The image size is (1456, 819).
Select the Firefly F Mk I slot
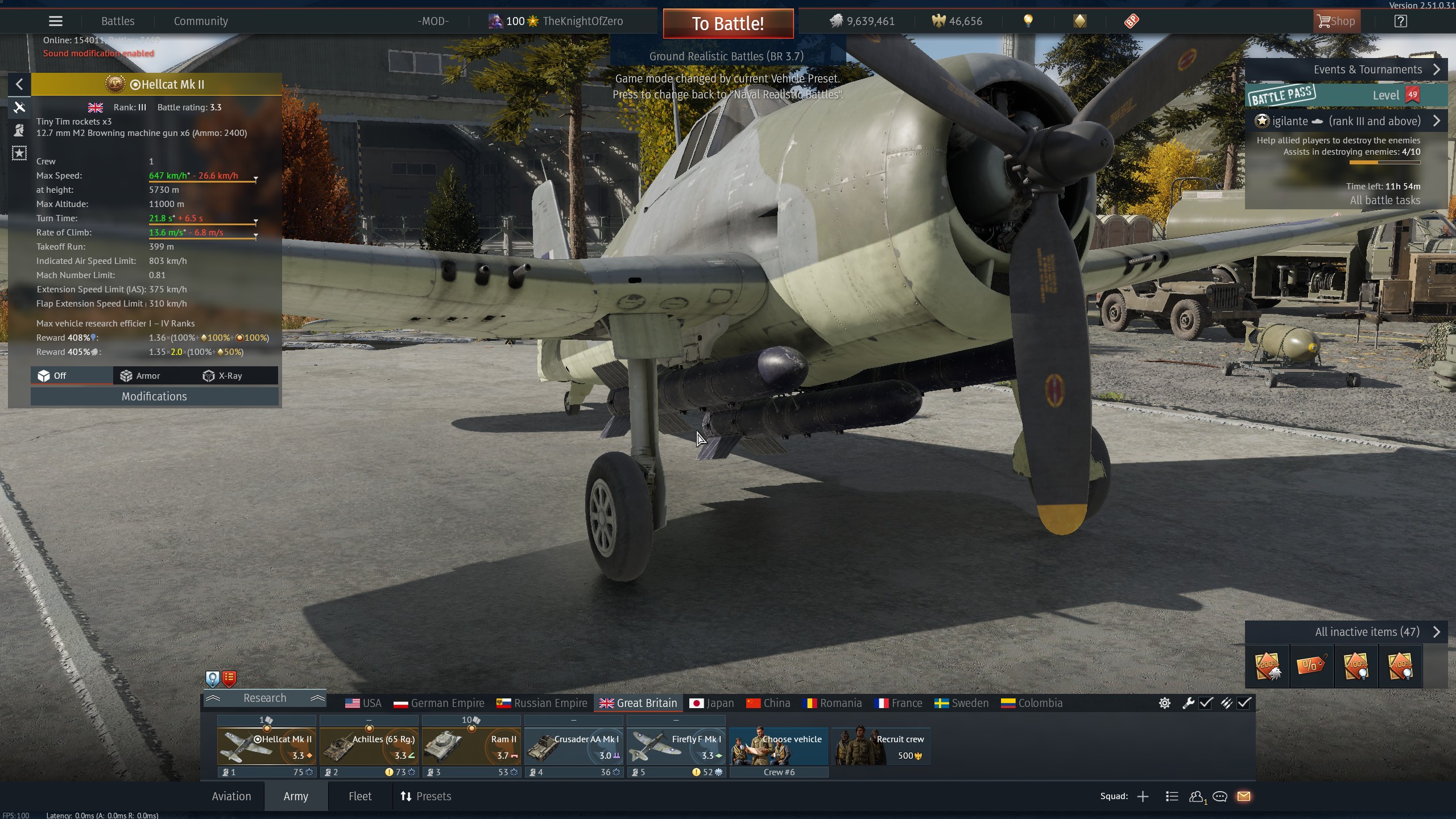[676, 747]
